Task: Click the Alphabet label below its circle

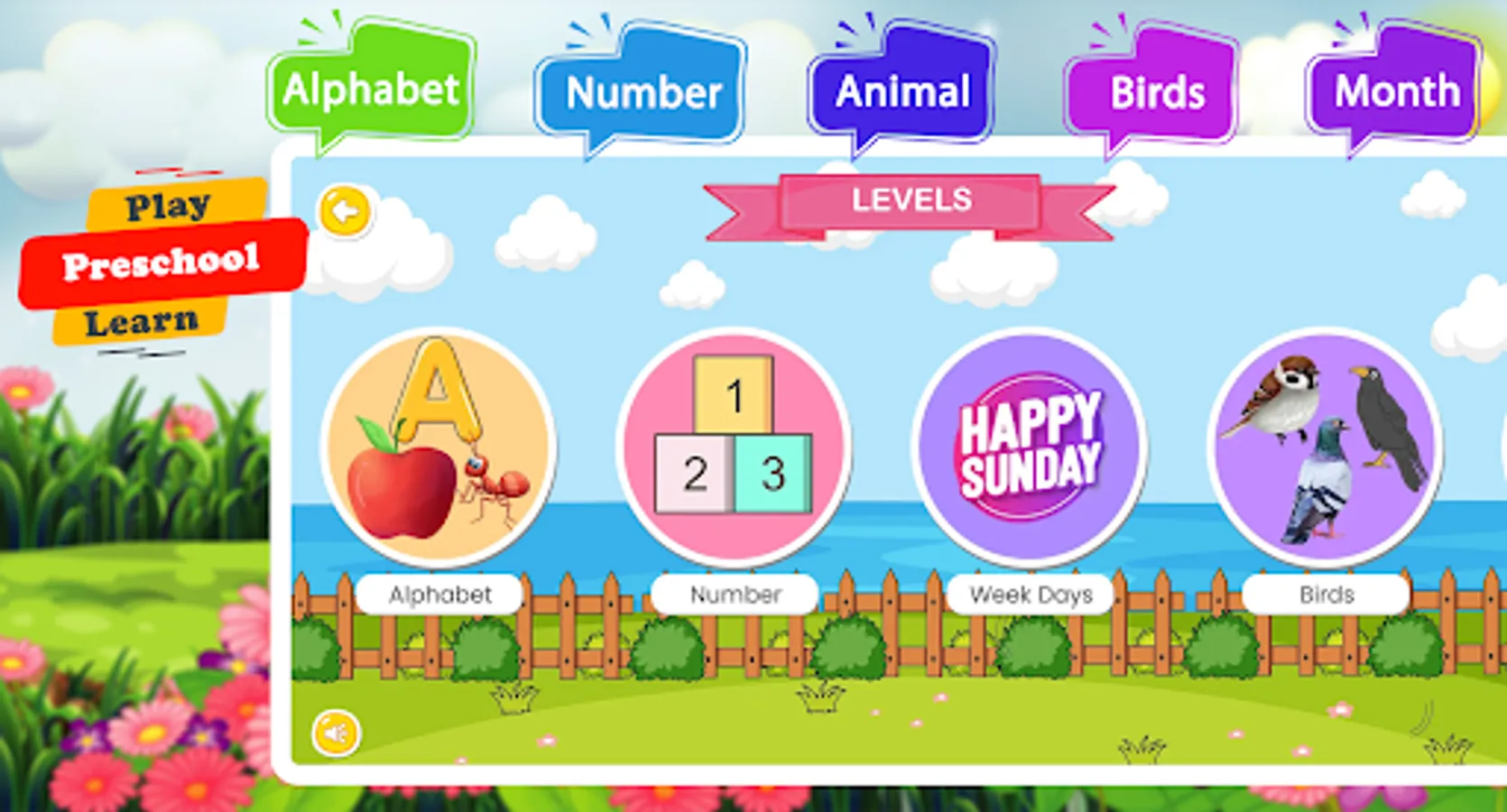Action: (x=439, y=593)
